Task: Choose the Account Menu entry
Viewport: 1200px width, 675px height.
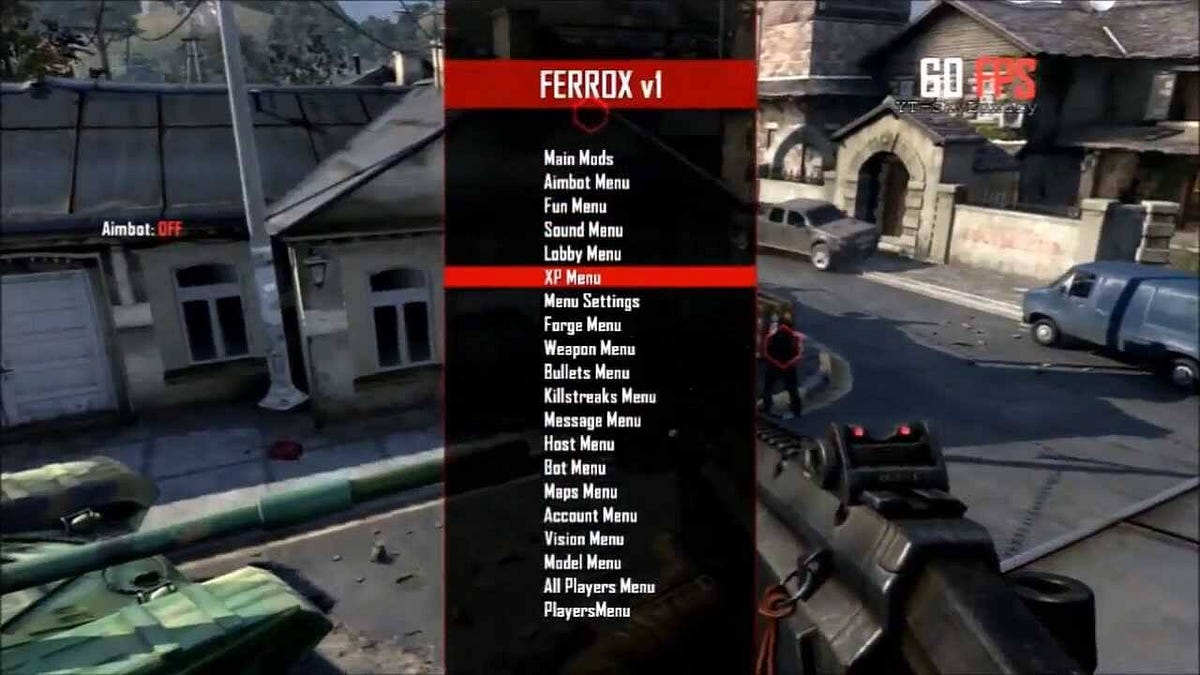Action: pyautogui.click(x=590, y=516)
